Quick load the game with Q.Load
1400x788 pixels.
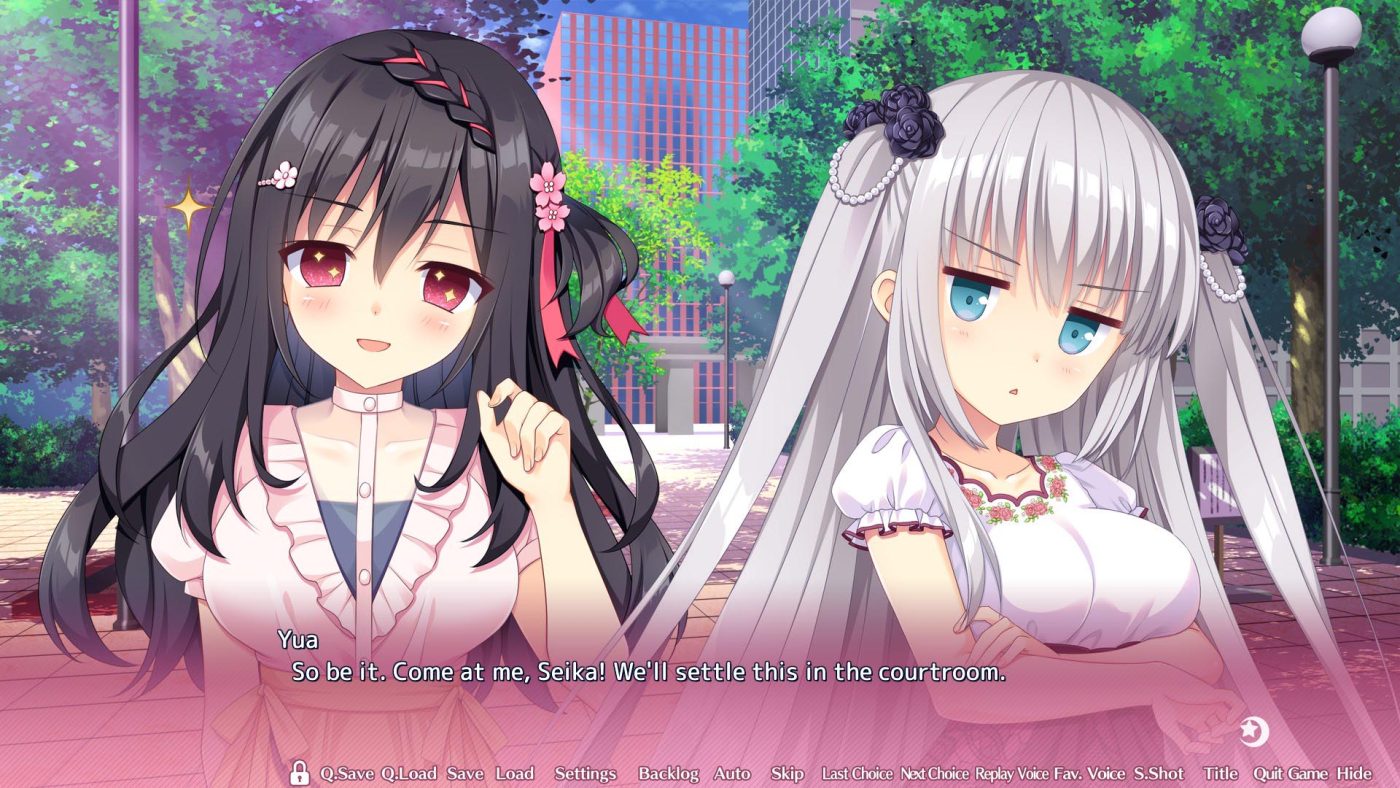tap(410, 773)
